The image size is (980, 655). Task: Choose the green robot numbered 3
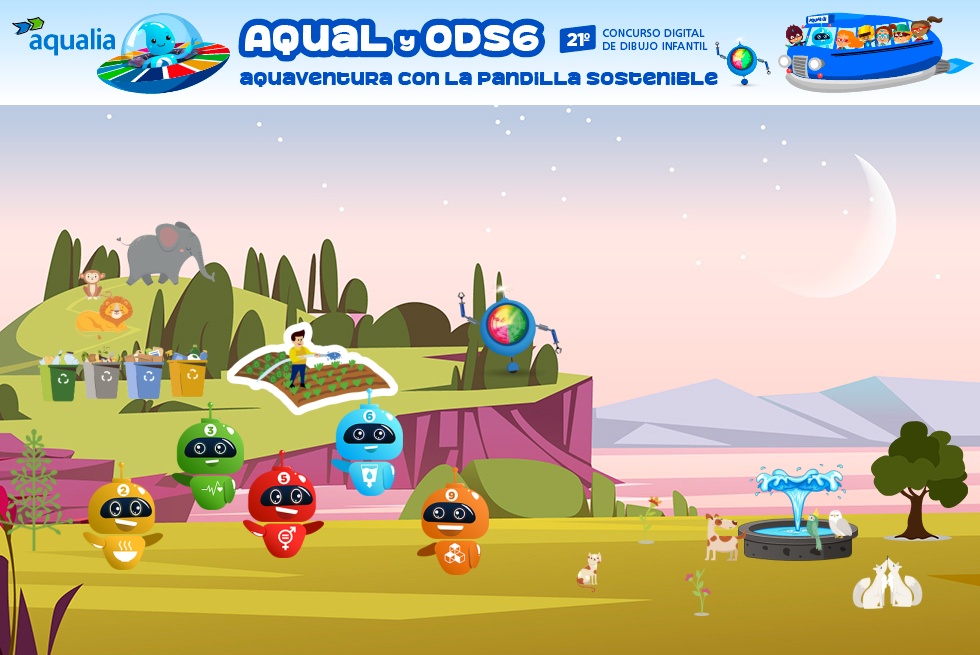click(210, 461)
